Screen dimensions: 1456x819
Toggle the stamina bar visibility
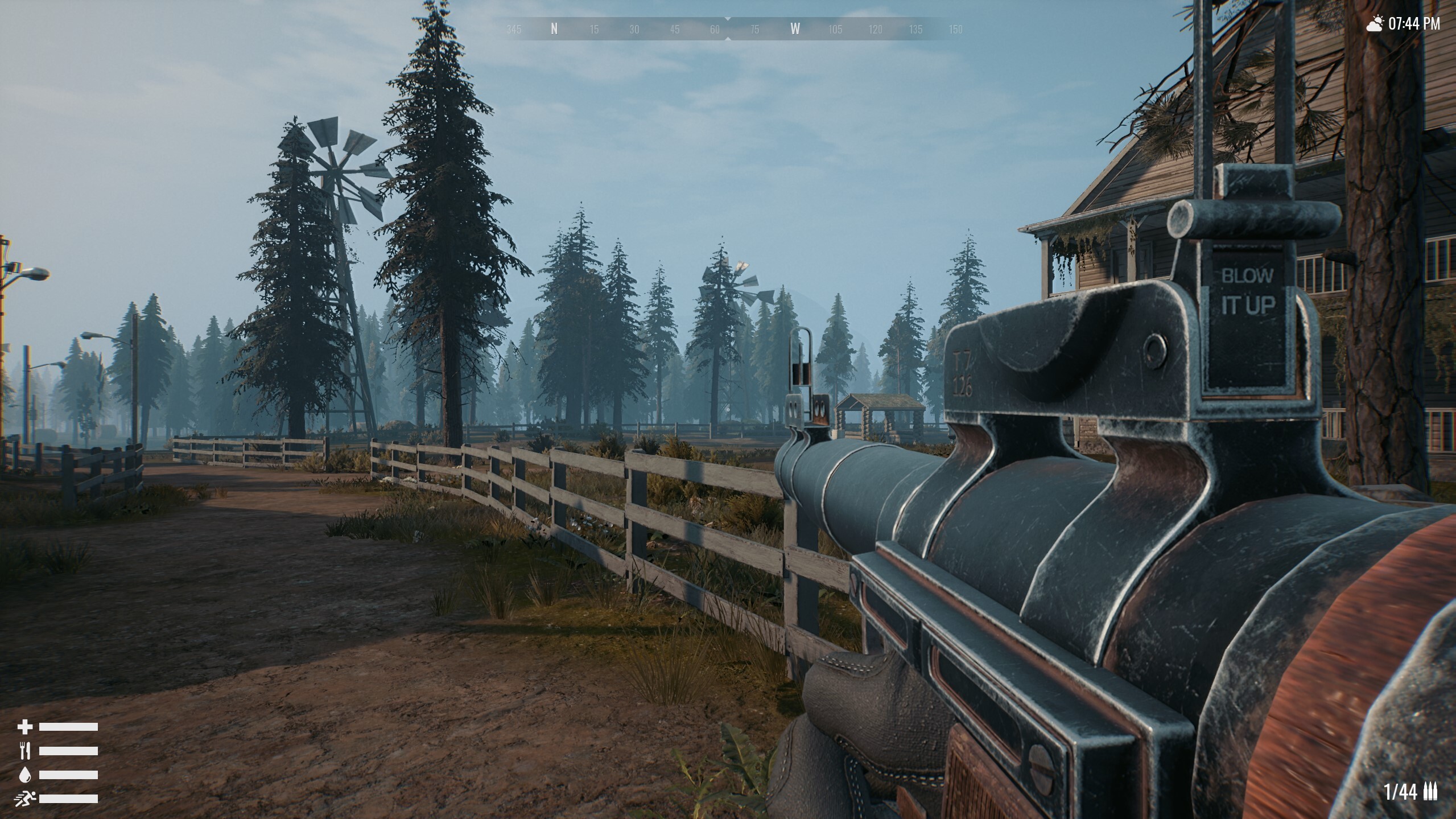pyautogui.click(x=68, y=799)
